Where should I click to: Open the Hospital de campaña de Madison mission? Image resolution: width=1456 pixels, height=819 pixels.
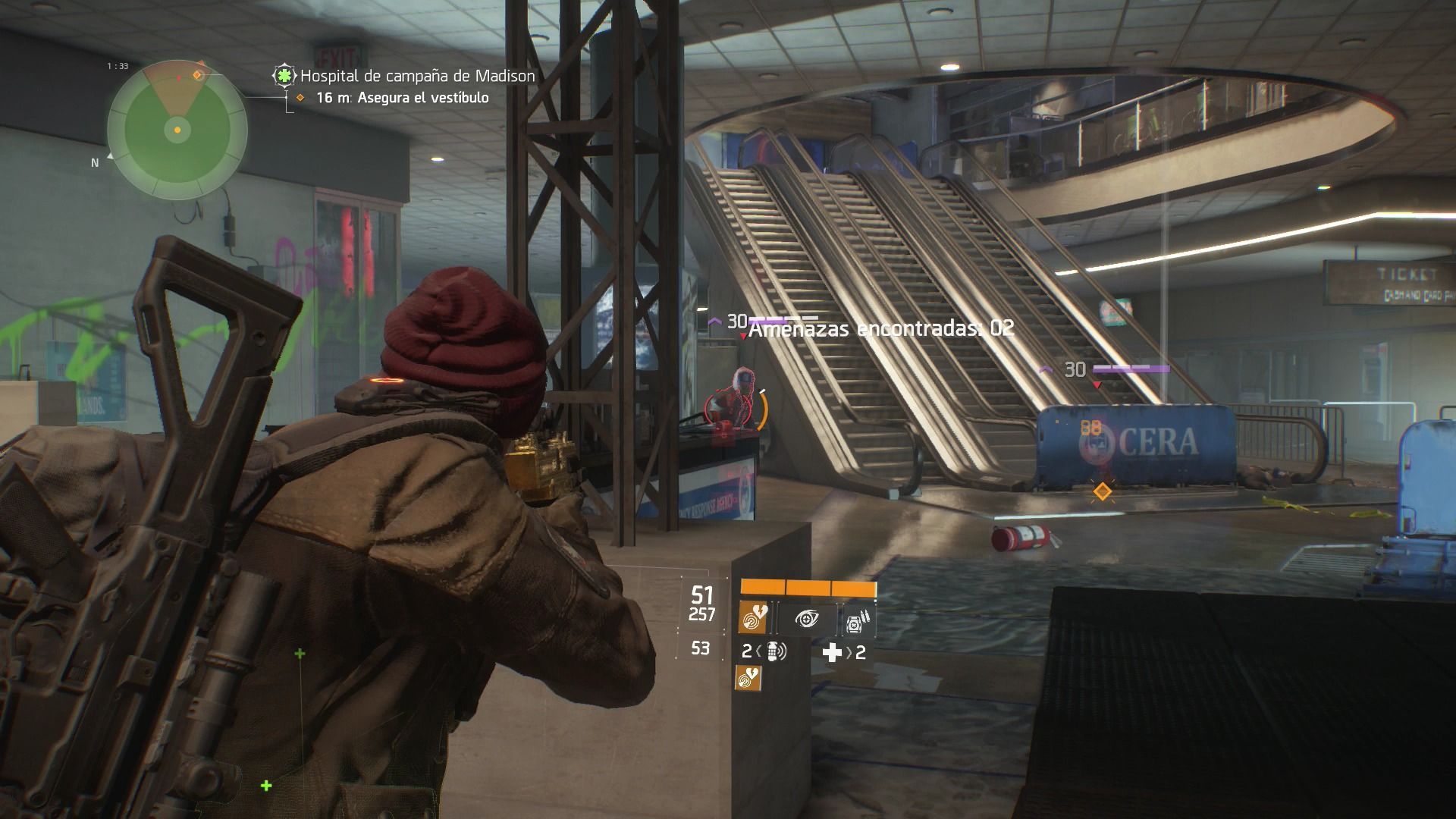click(x=417, y=76)
